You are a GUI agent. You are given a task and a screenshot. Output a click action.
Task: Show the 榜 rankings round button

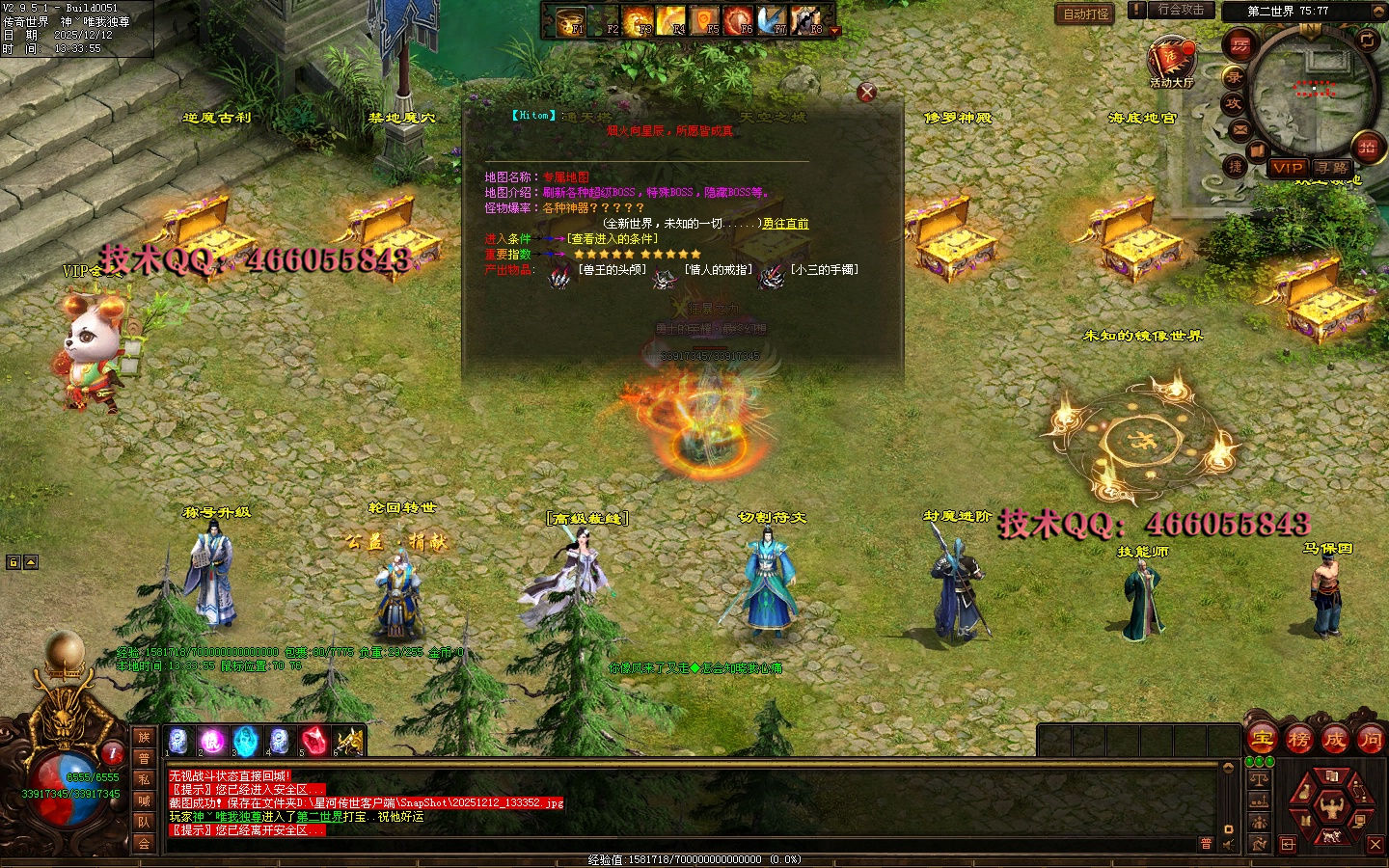point(1298,740)
